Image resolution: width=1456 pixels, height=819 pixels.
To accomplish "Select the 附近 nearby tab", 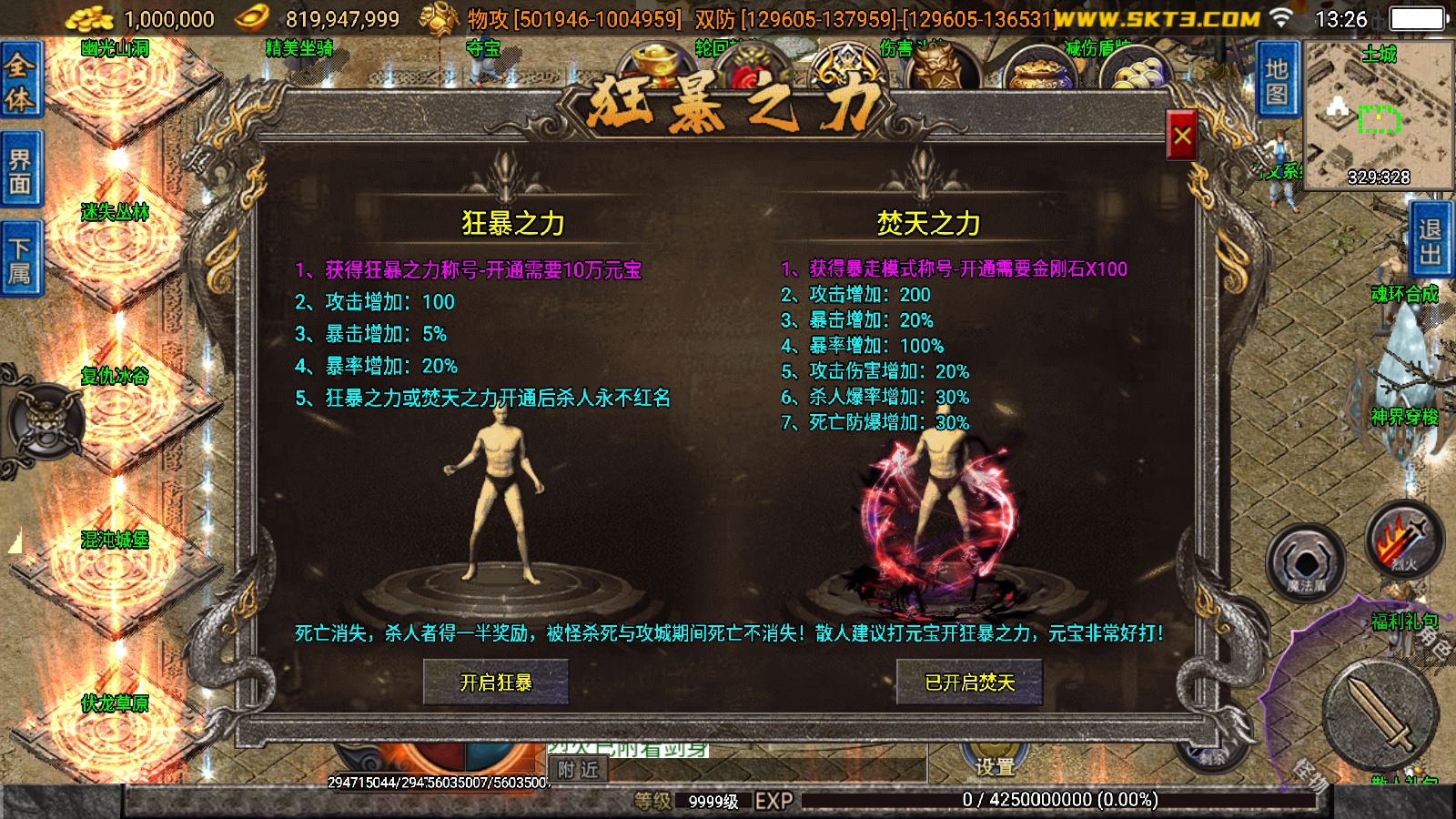I will pos(580,769).
